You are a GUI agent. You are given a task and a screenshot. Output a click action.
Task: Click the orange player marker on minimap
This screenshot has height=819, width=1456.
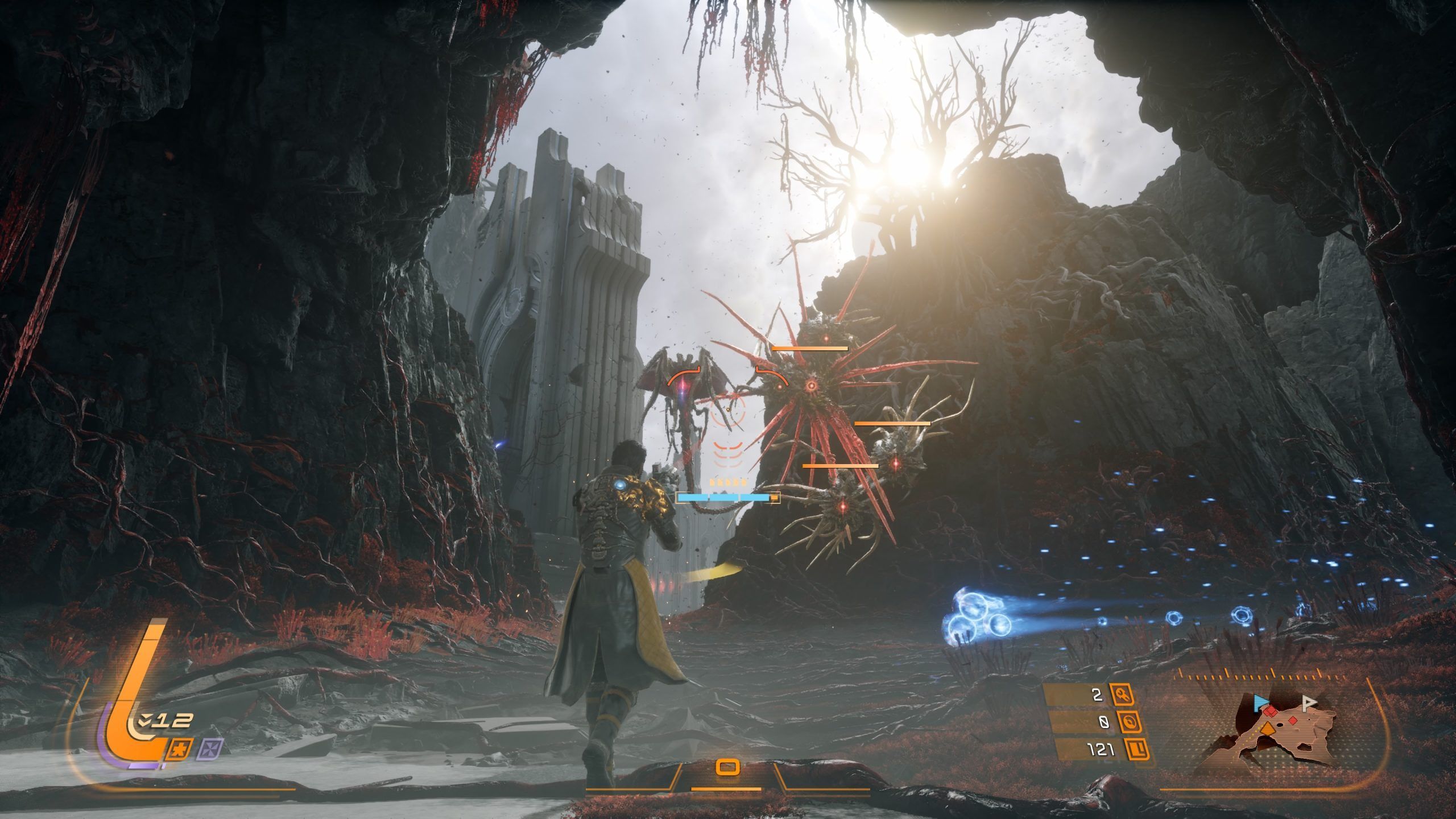pyautogui.click(x=1267, y=729)
